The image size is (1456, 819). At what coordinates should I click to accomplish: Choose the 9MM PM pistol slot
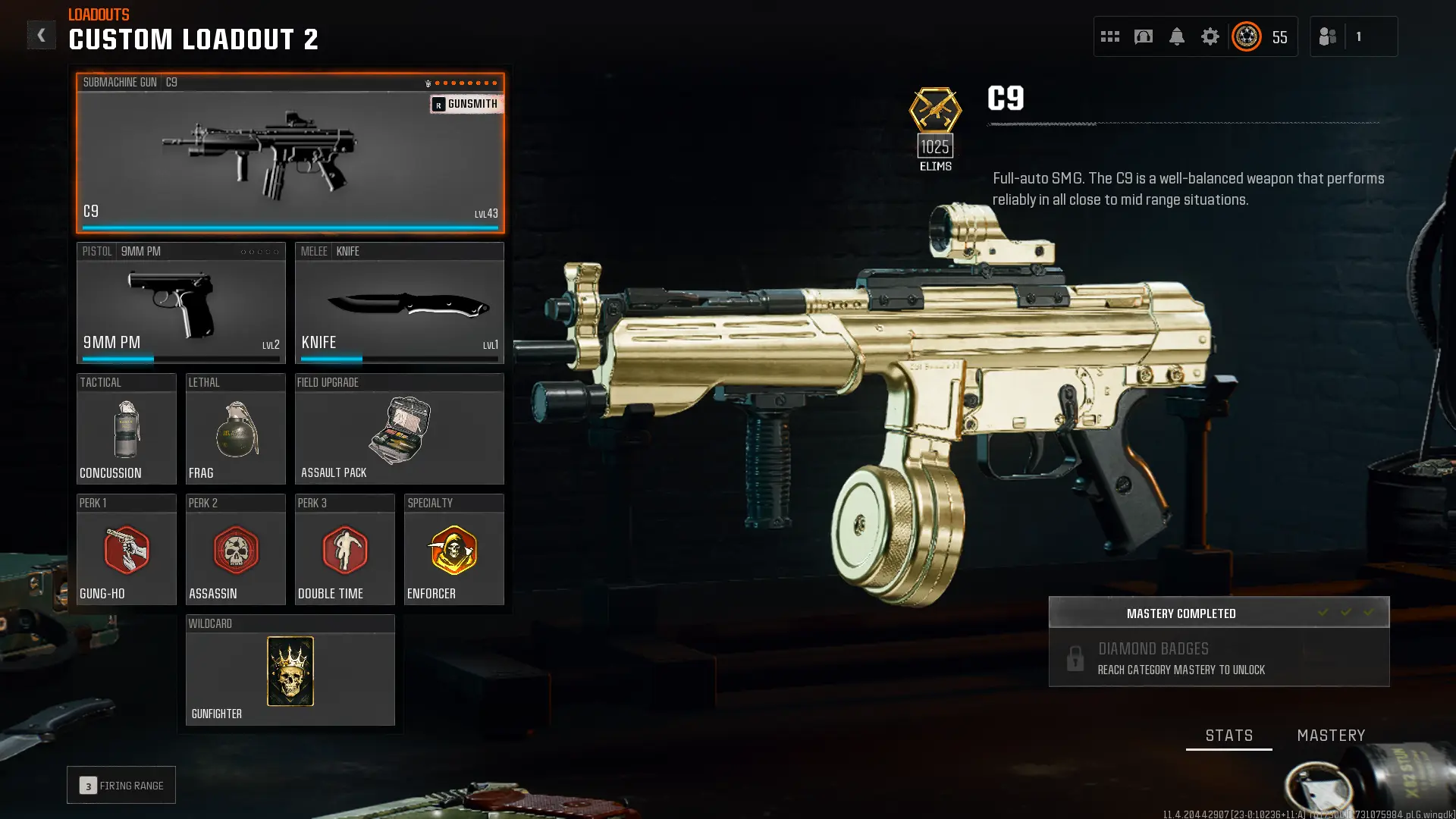click(180, 303)
